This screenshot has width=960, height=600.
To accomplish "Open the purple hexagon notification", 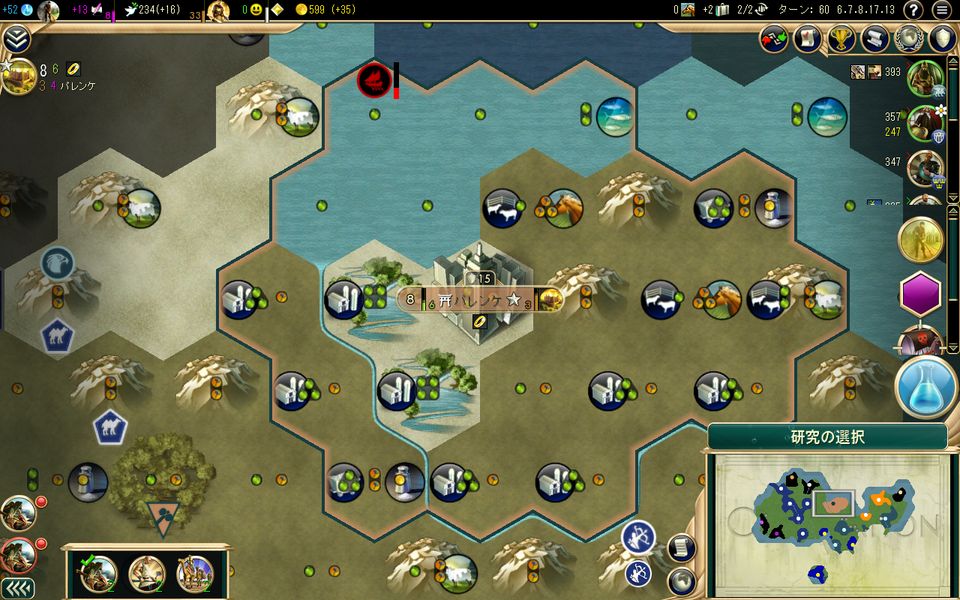I will click(x=921, y=294).
